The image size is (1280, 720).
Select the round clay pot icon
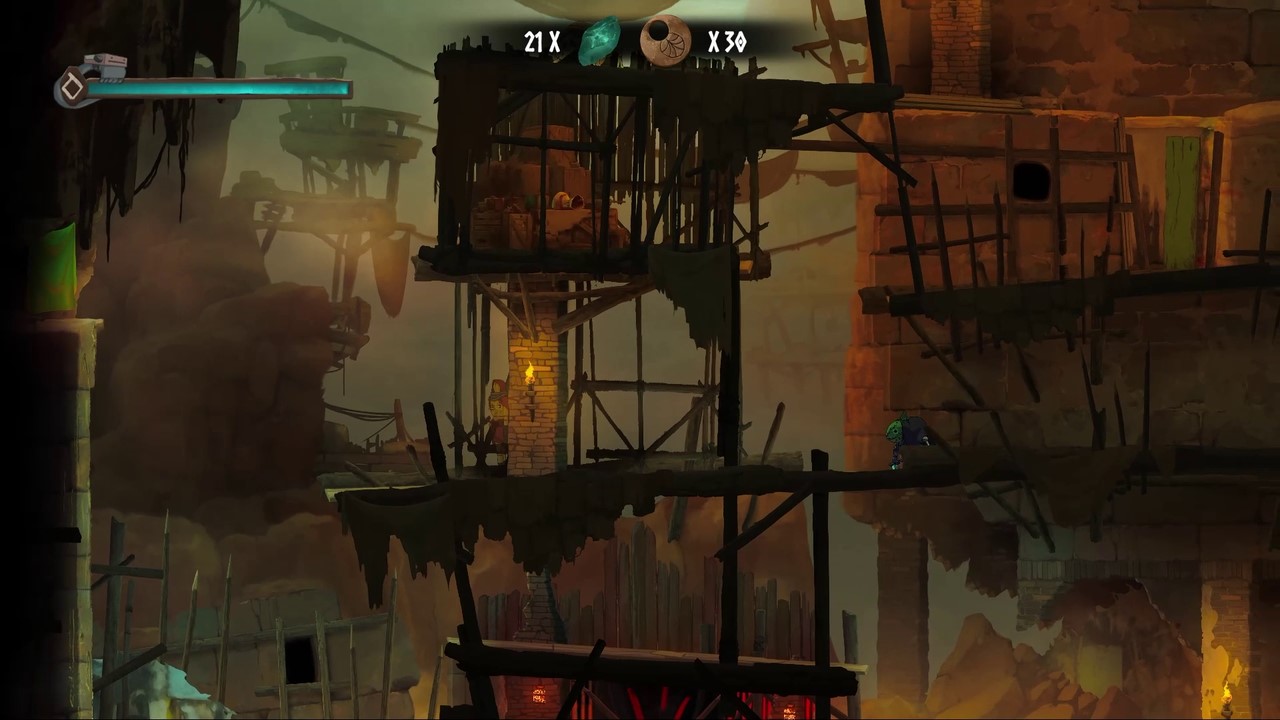665,42
